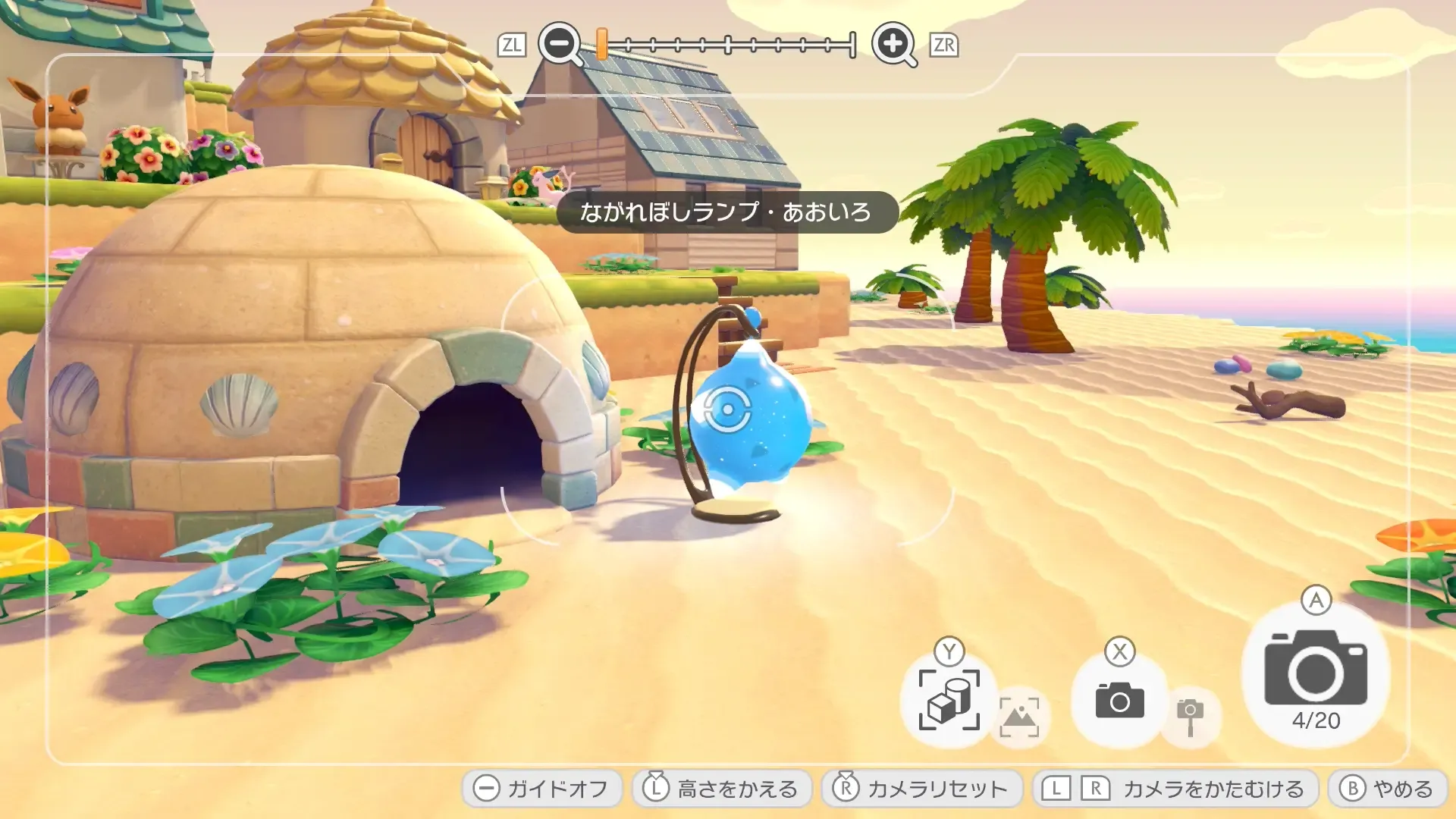Reset the camera with カメラリセット

pyautogui.click(x=921, y=789)
